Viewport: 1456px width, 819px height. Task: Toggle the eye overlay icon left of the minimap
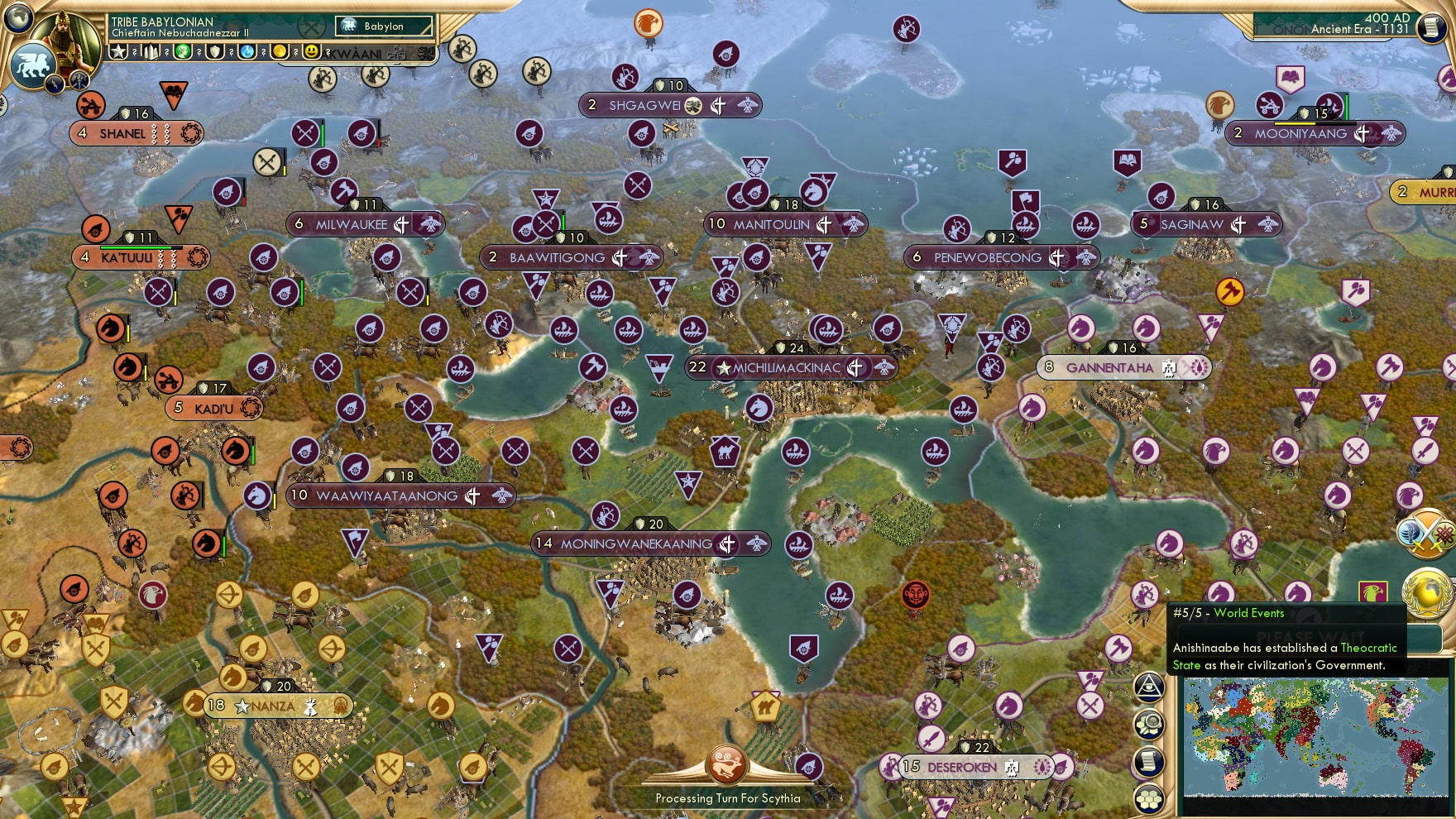pos(1150,687)
